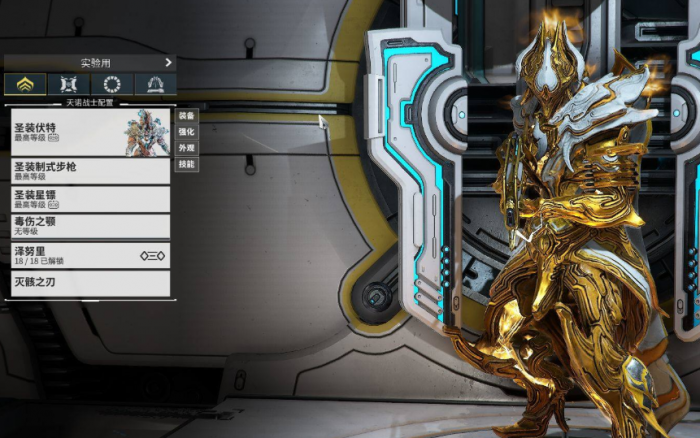Switch to the Warframe chevron tab
700x438 pixels.
[25, 85]
